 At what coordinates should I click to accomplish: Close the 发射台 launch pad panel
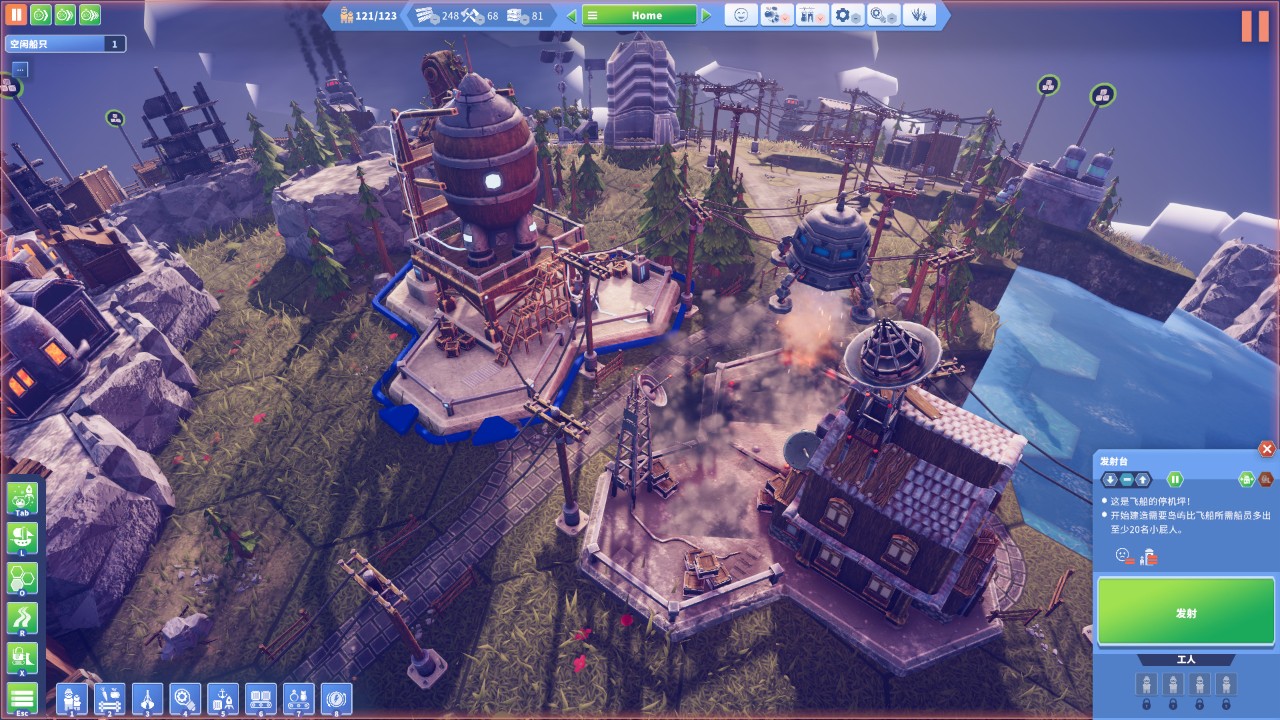(1267, 450)
